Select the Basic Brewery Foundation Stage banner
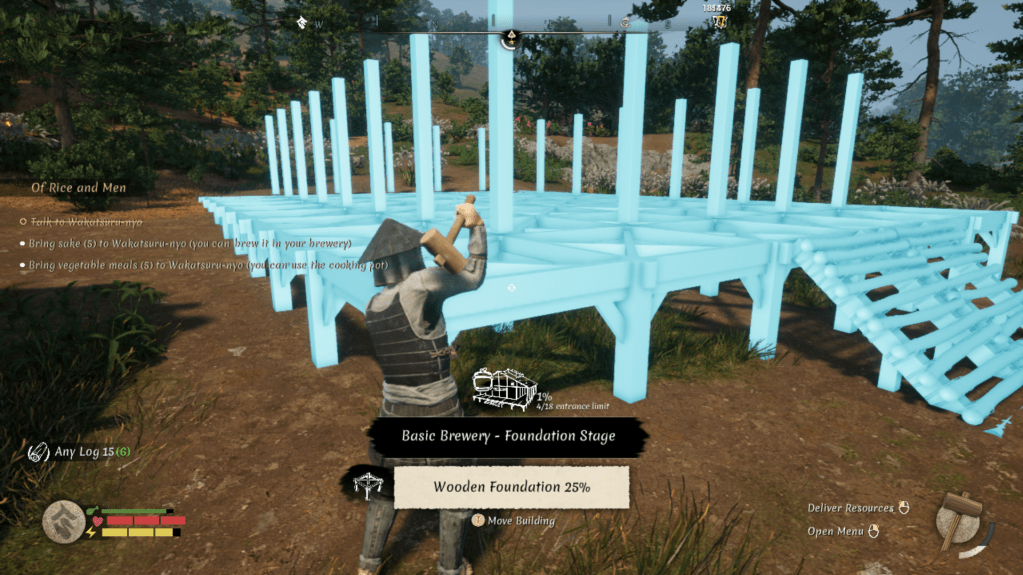 point(508,436)
